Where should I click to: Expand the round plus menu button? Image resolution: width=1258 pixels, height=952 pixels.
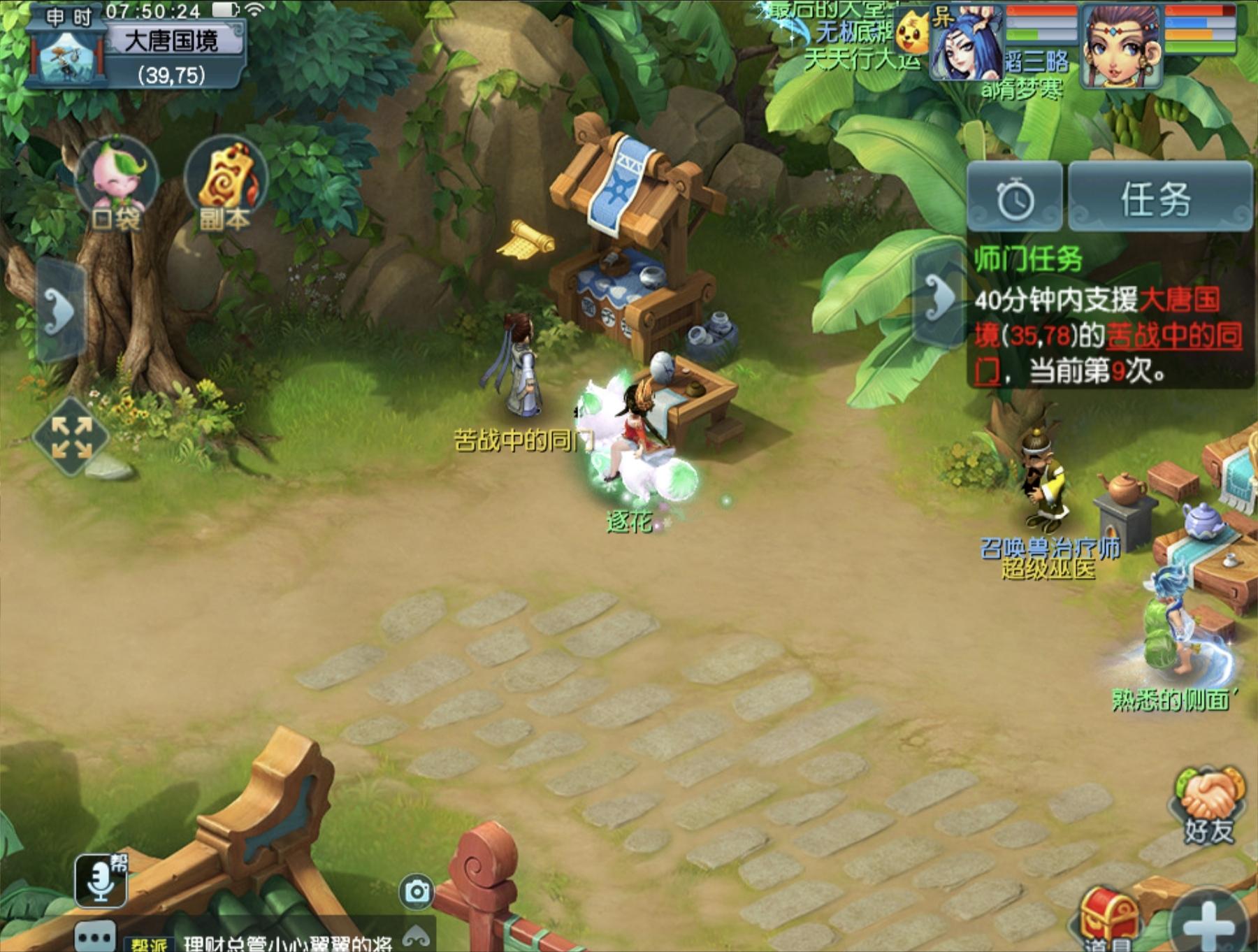1209,923
